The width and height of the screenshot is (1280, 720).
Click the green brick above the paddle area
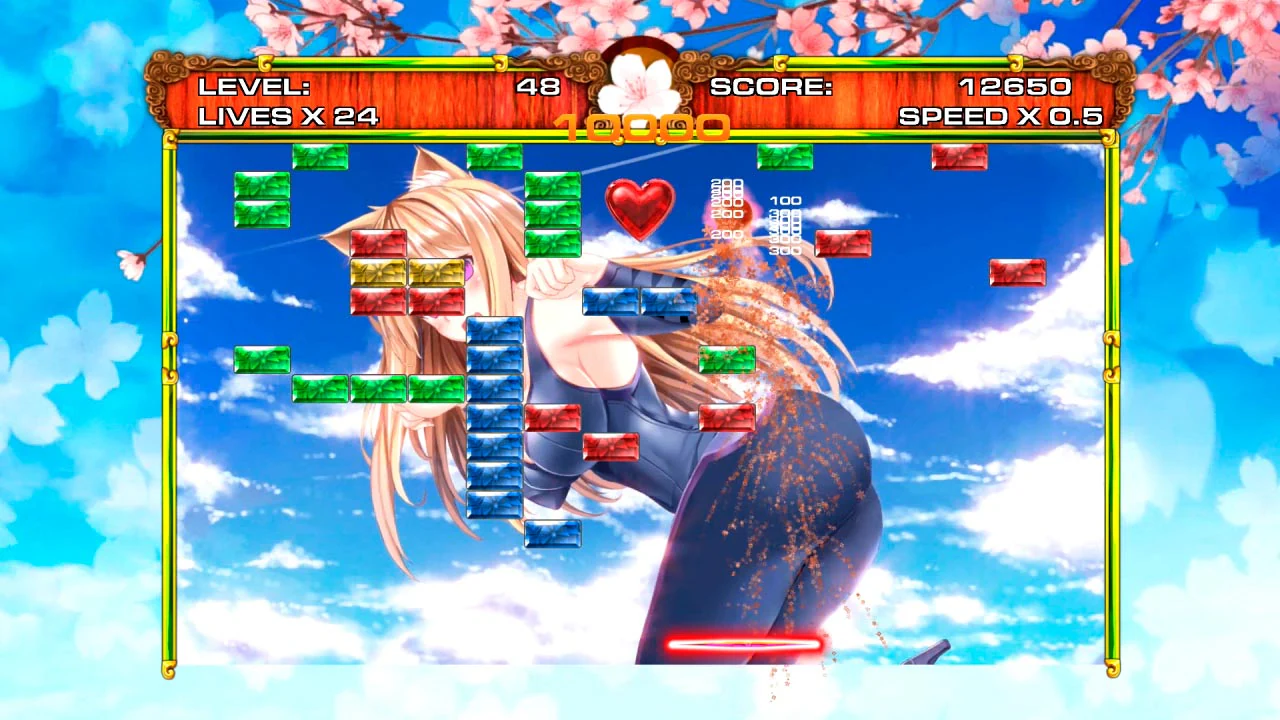click(727, 360)
